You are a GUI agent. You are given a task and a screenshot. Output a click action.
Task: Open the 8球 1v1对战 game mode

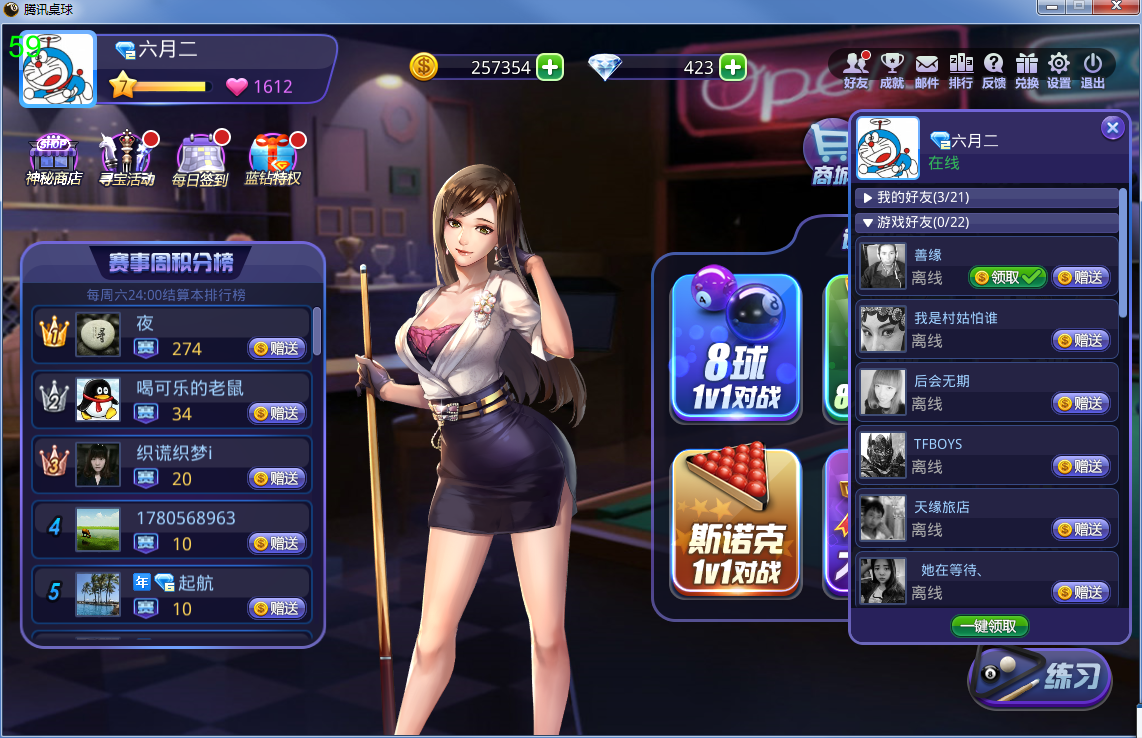coord(736,347)
